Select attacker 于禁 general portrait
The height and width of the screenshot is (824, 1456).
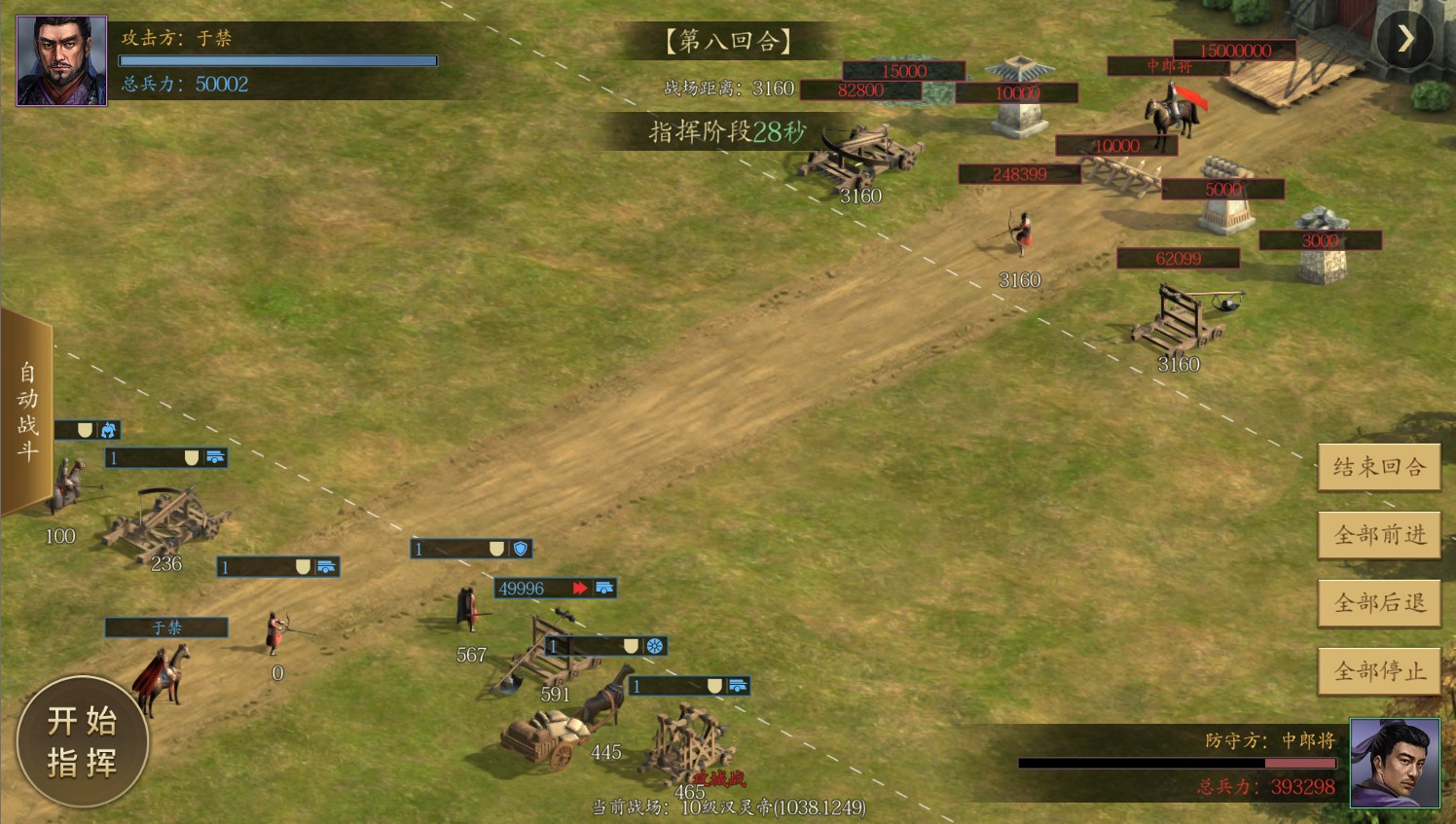(x=61, y=60)
